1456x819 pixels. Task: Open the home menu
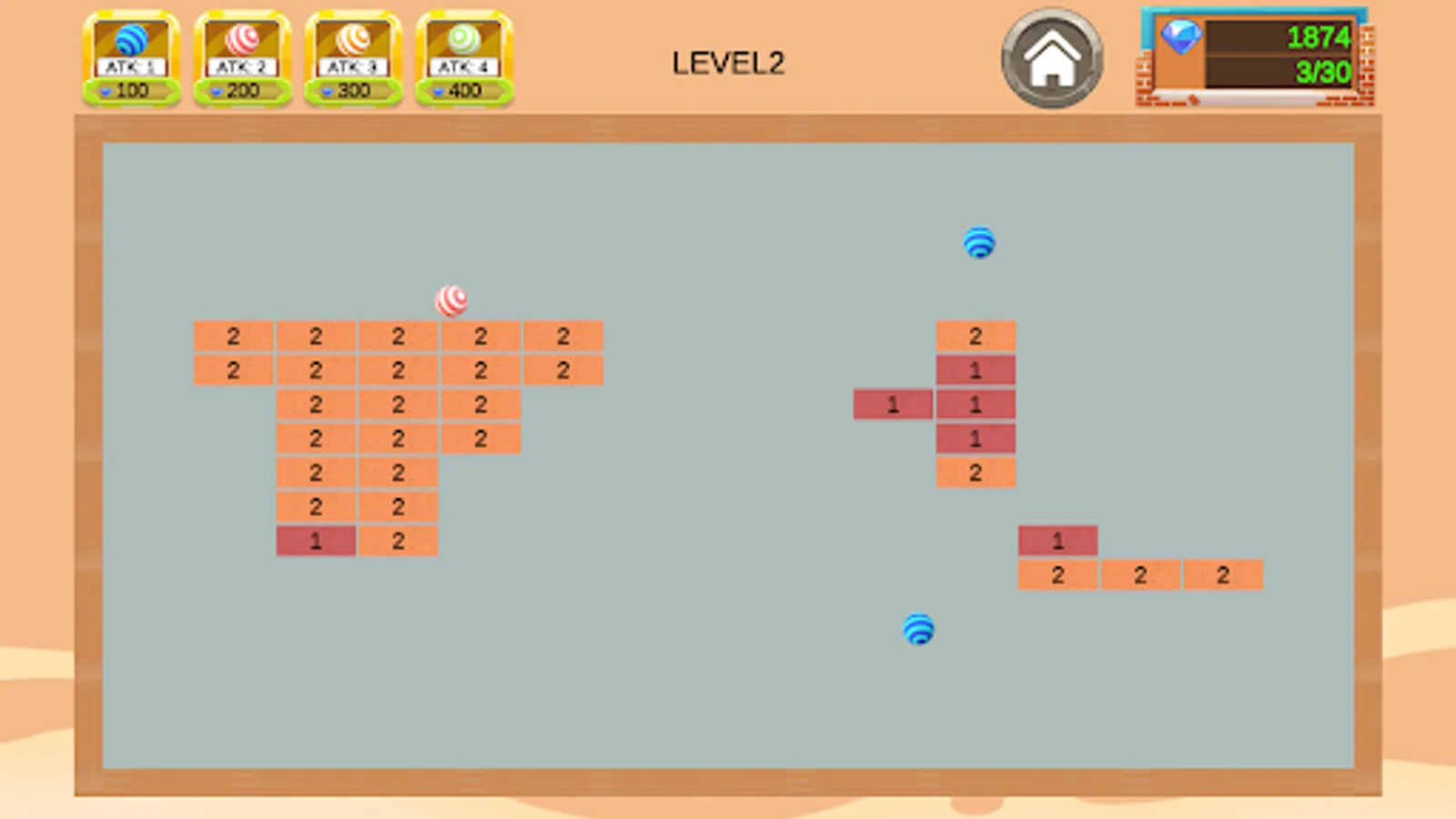coord(1052,56)
